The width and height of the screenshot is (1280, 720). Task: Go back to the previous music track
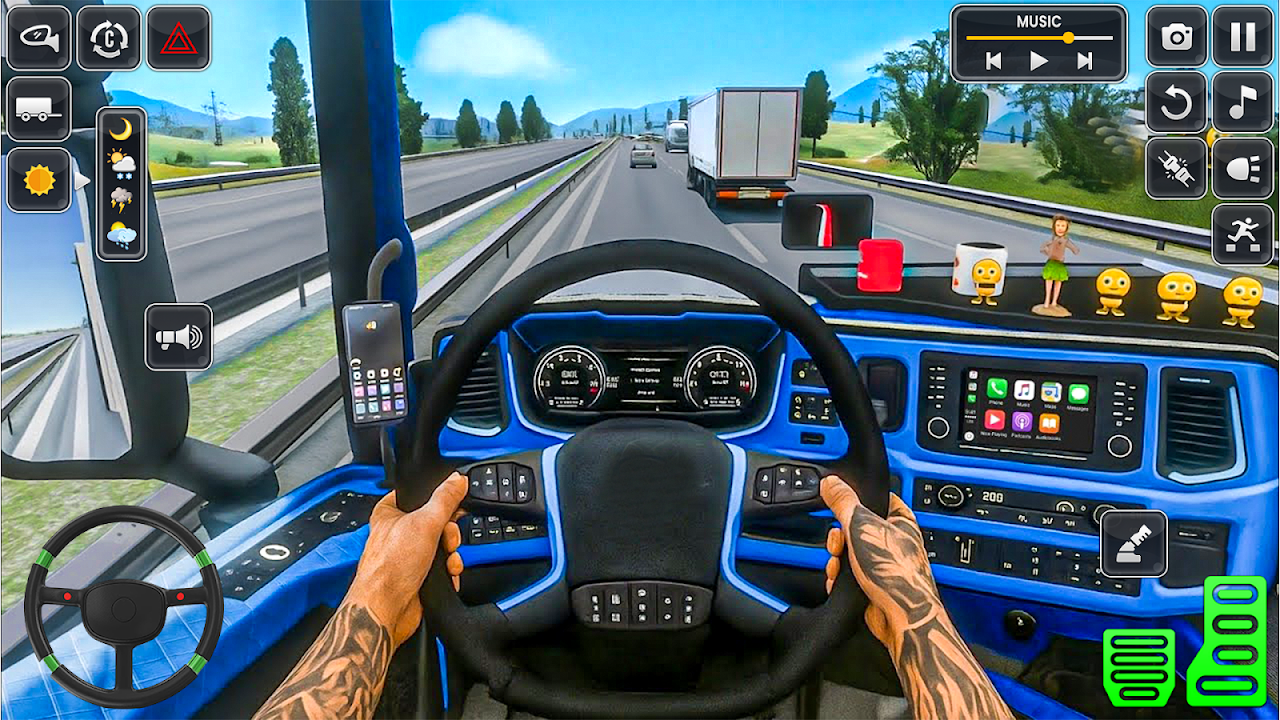(993, 61)
